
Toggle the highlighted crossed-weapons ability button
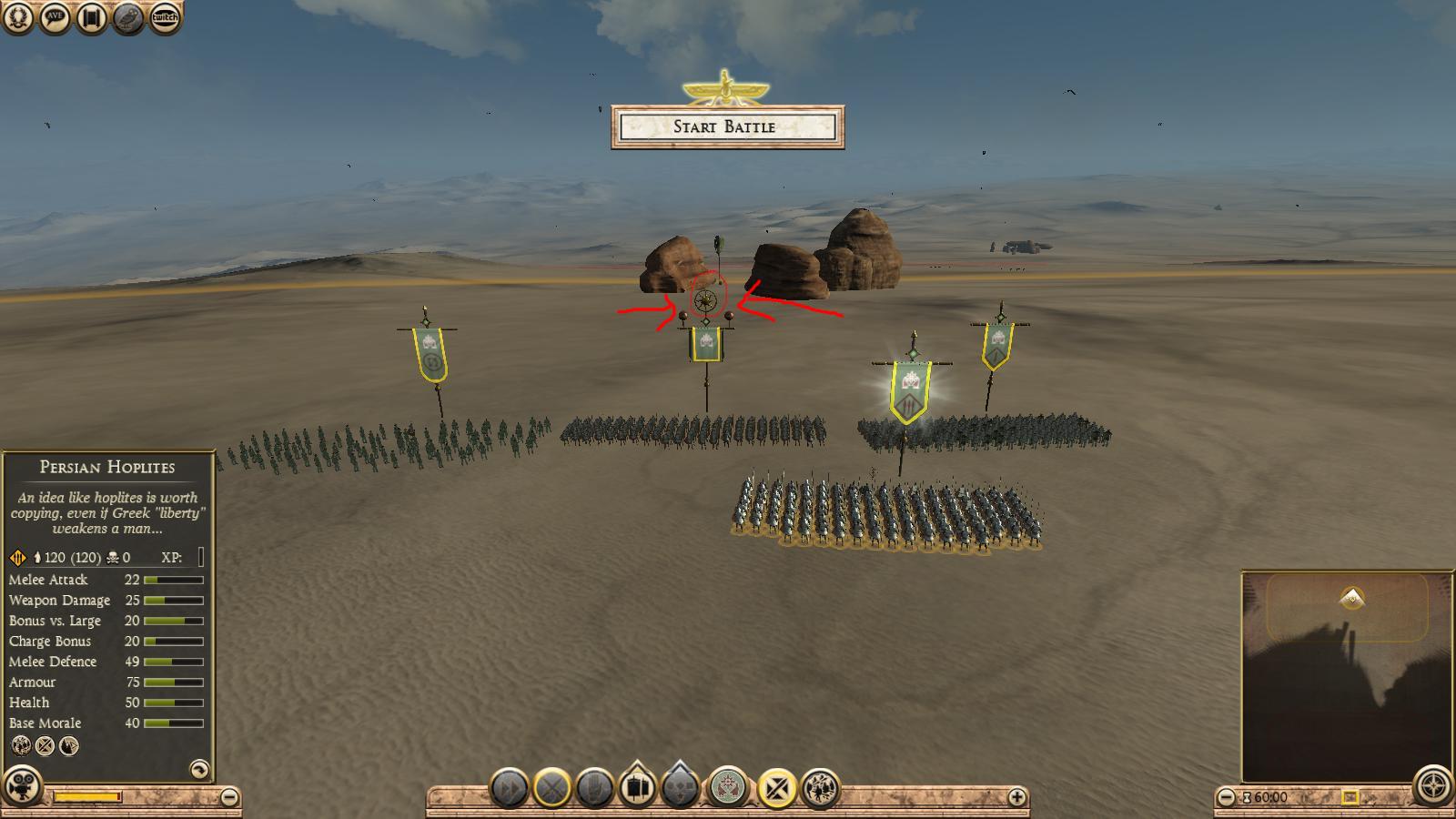(777, 788)
